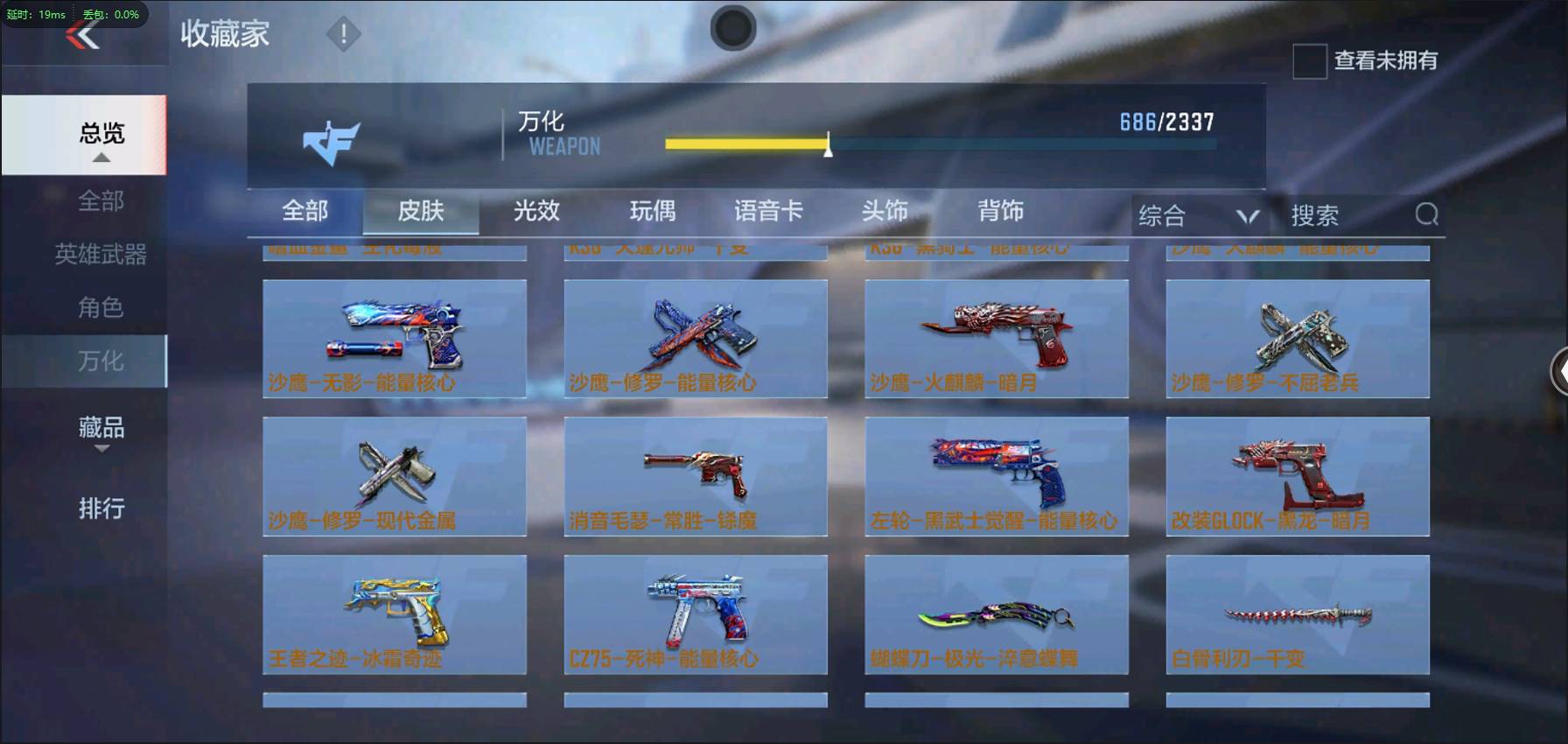The height and width of the screenshot is (744, 1568).
Task: Switch to the 背饰 tab
Action: point(1000,211)
